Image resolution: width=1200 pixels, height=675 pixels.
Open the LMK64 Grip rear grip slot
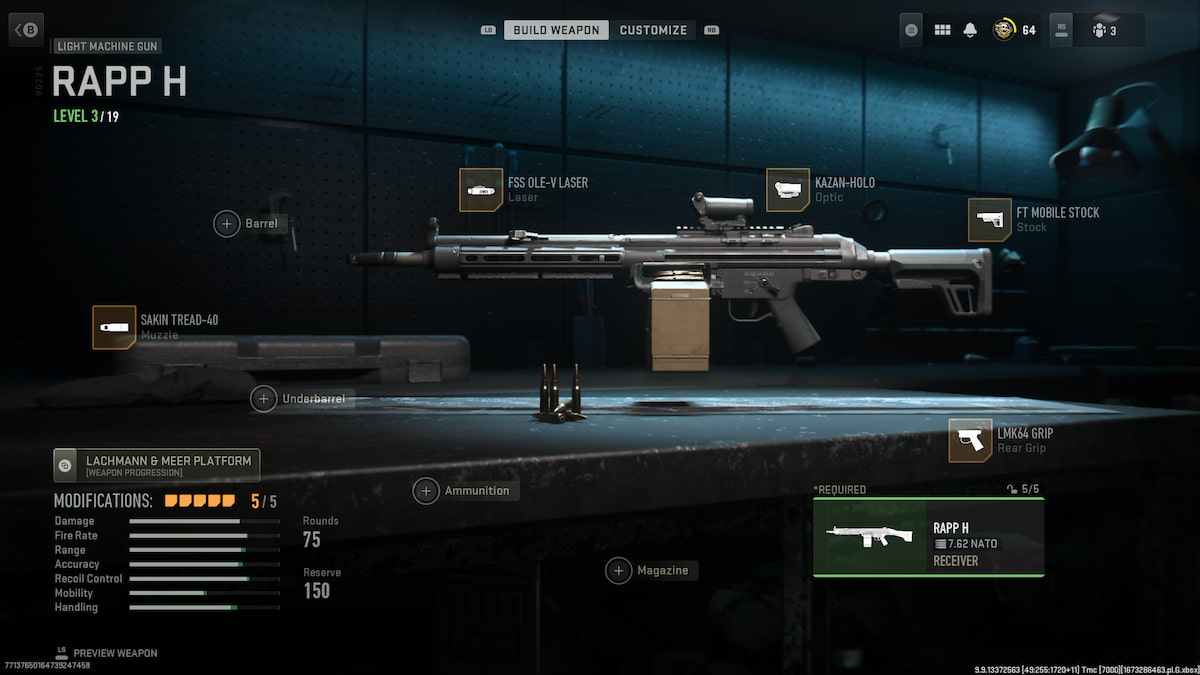point(970,441)
